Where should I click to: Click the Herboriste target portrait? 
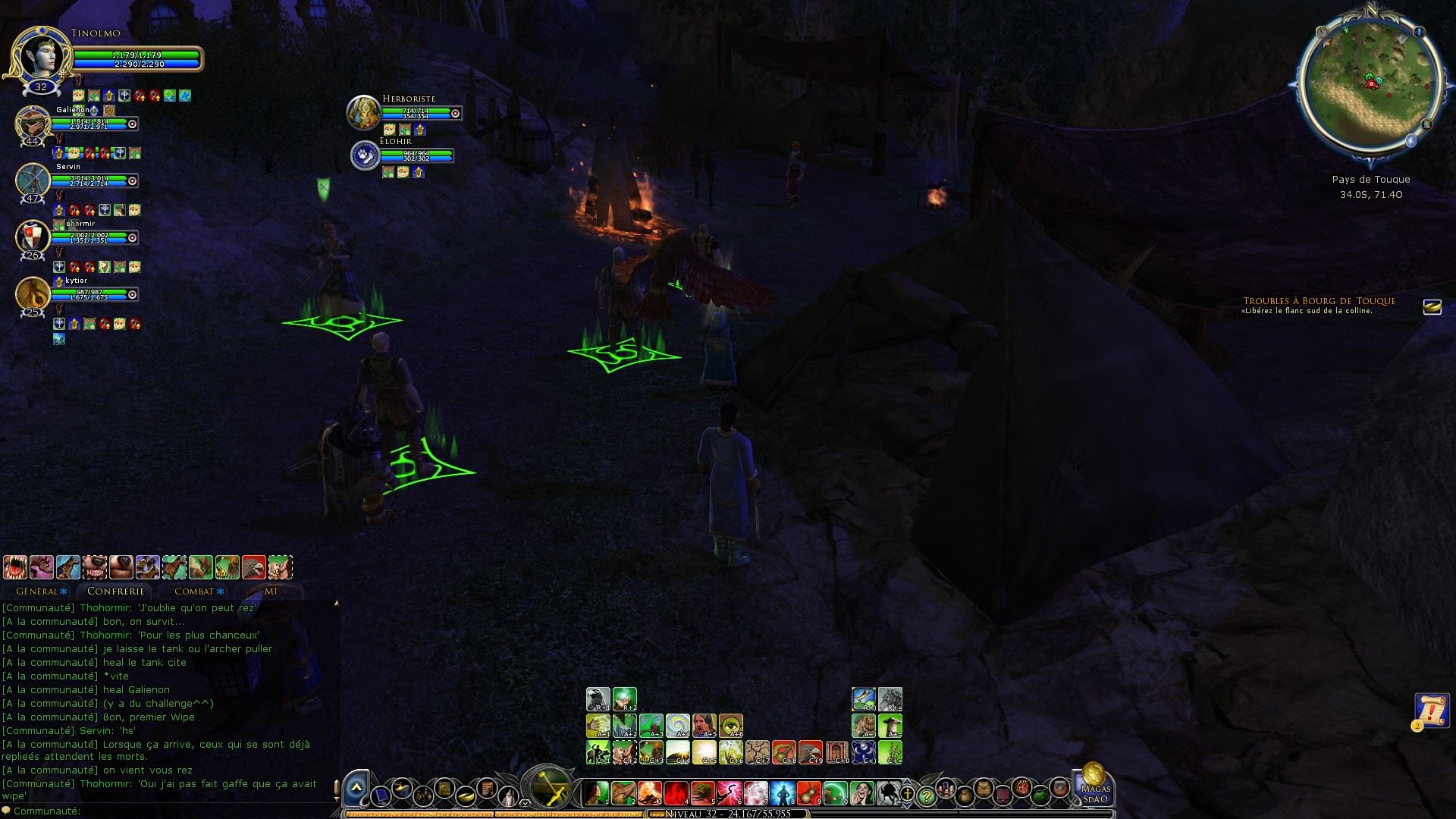coord(363,112)
